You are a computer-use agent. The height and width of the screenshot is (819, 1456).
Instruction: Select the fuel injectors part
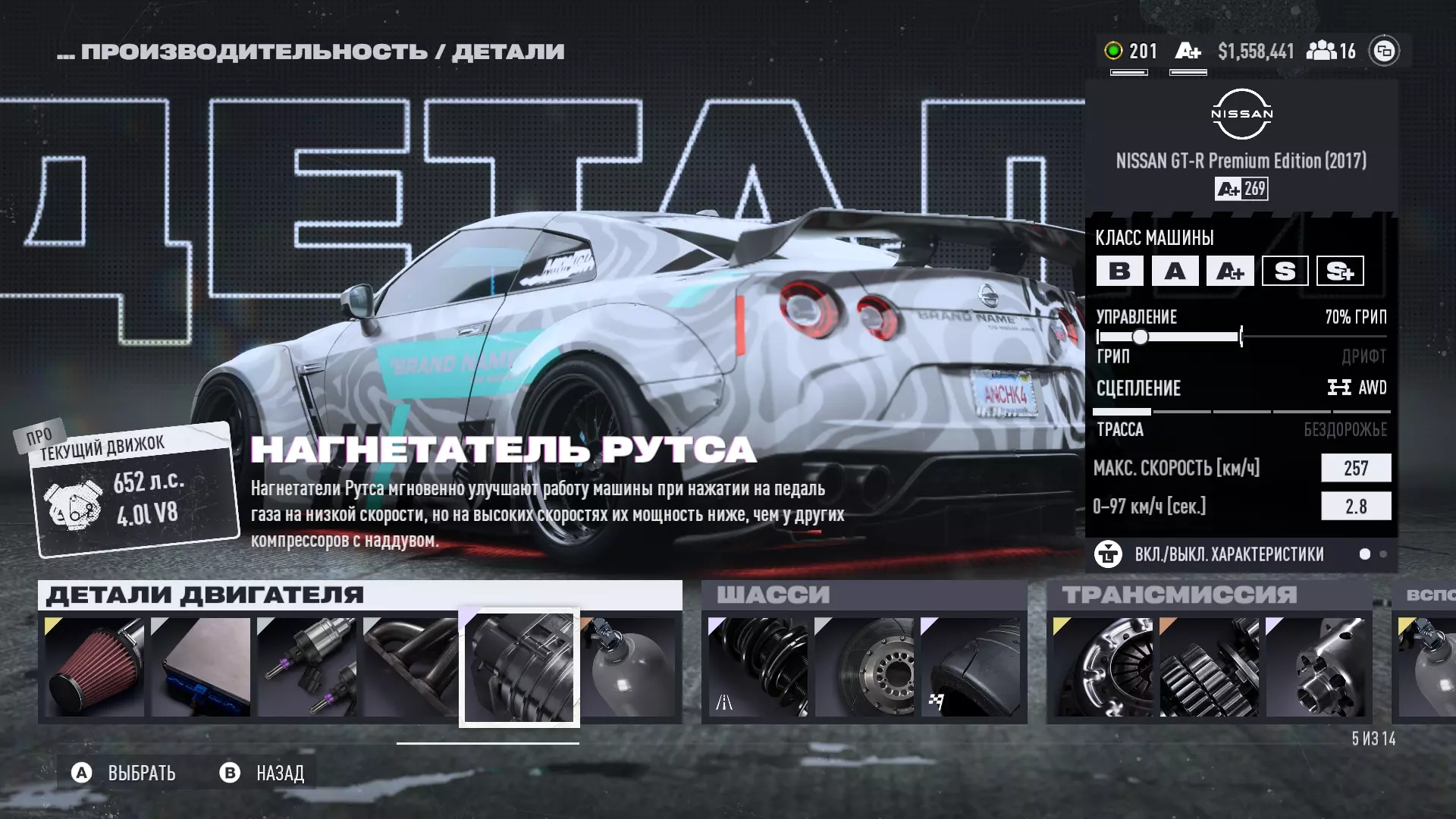click(x=307, y=667)
